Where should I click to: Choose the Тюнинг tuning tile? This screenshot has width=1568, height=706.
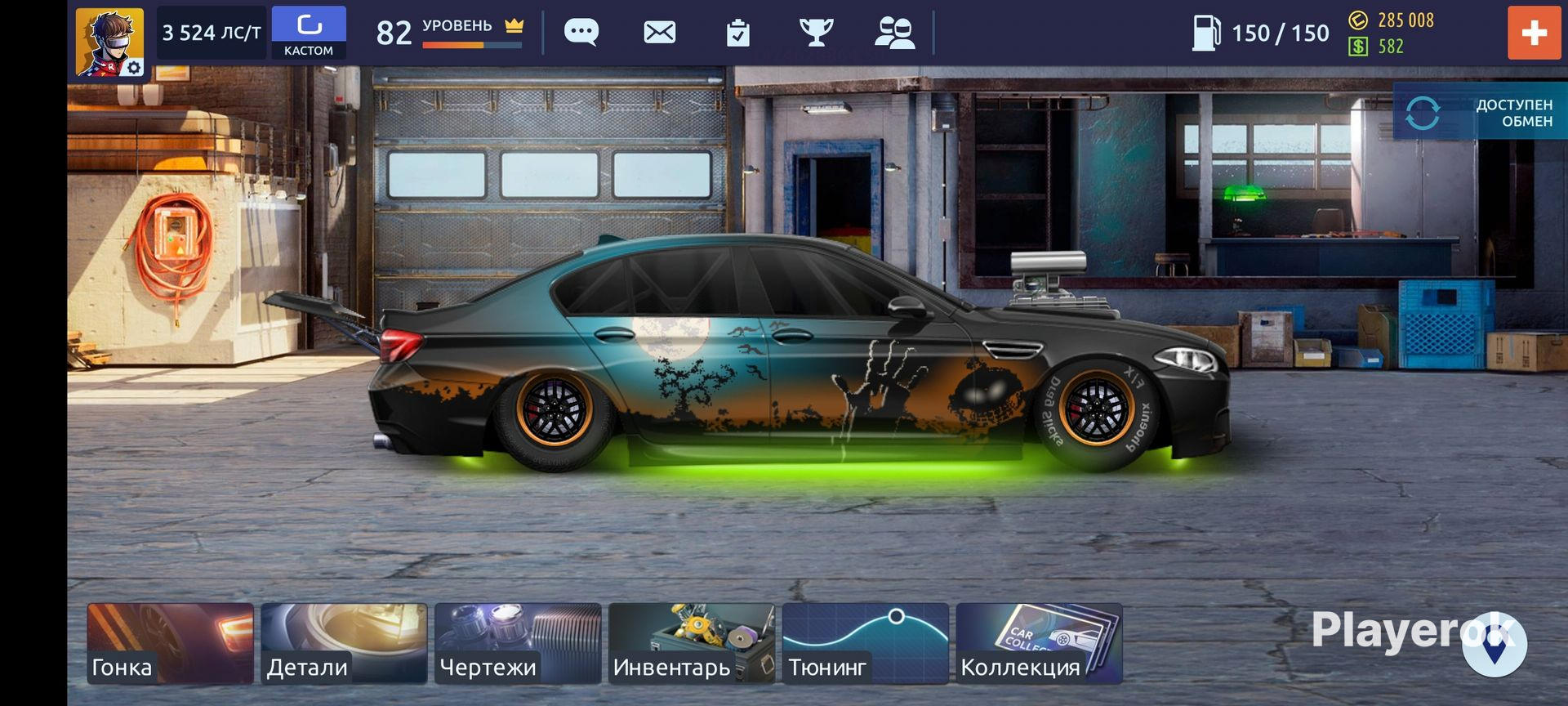click(866, 643)
